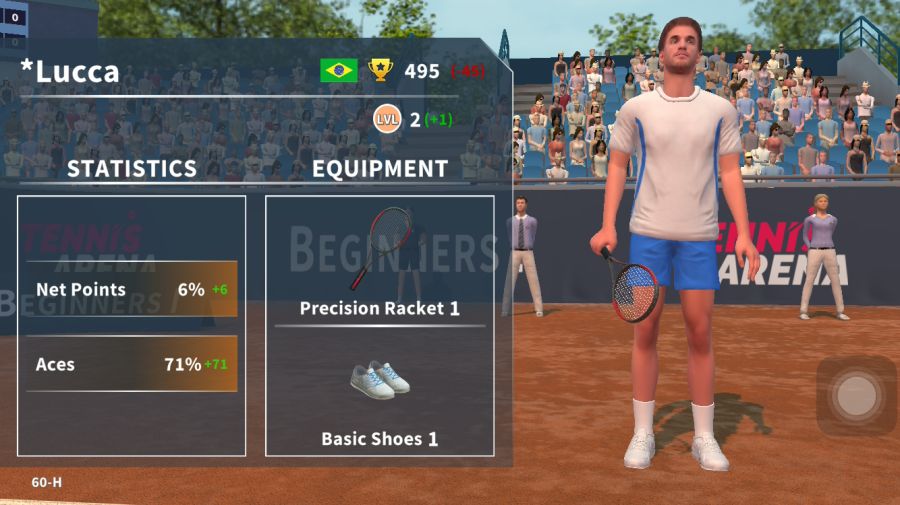Select the Net Points statistics row
Image resolution: width=900 pixels, height=505 pixels.
pyautogui.click(x=132, y=290)
